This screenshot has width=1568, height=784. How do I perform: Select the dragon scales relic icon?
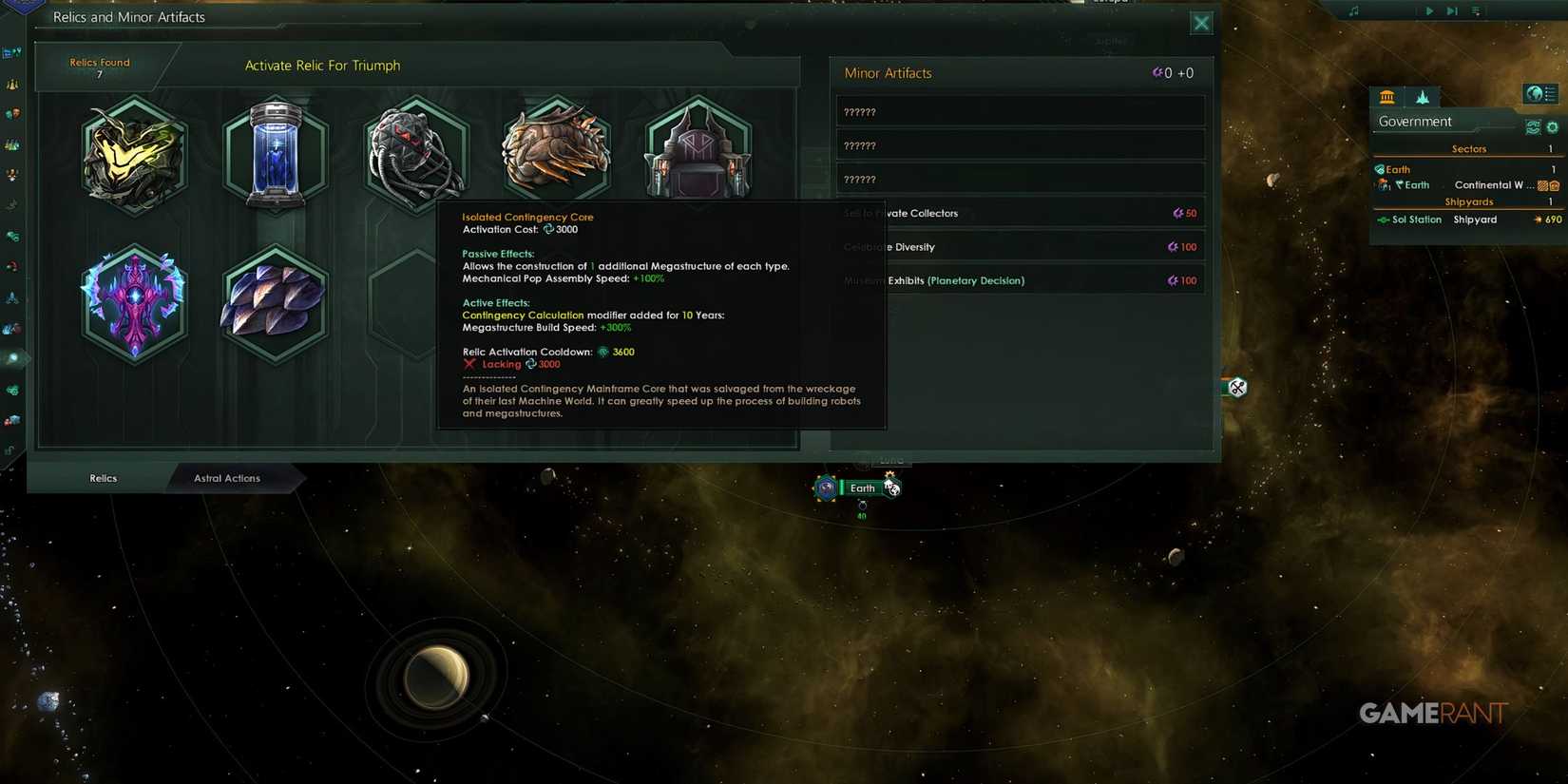275,302
